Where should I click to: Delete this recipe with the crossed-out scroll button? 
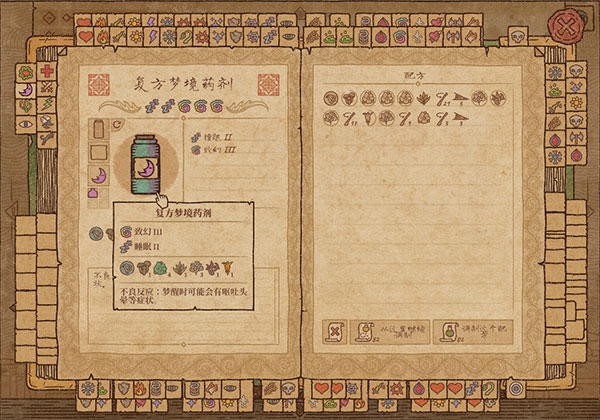[x=335, y=332]
